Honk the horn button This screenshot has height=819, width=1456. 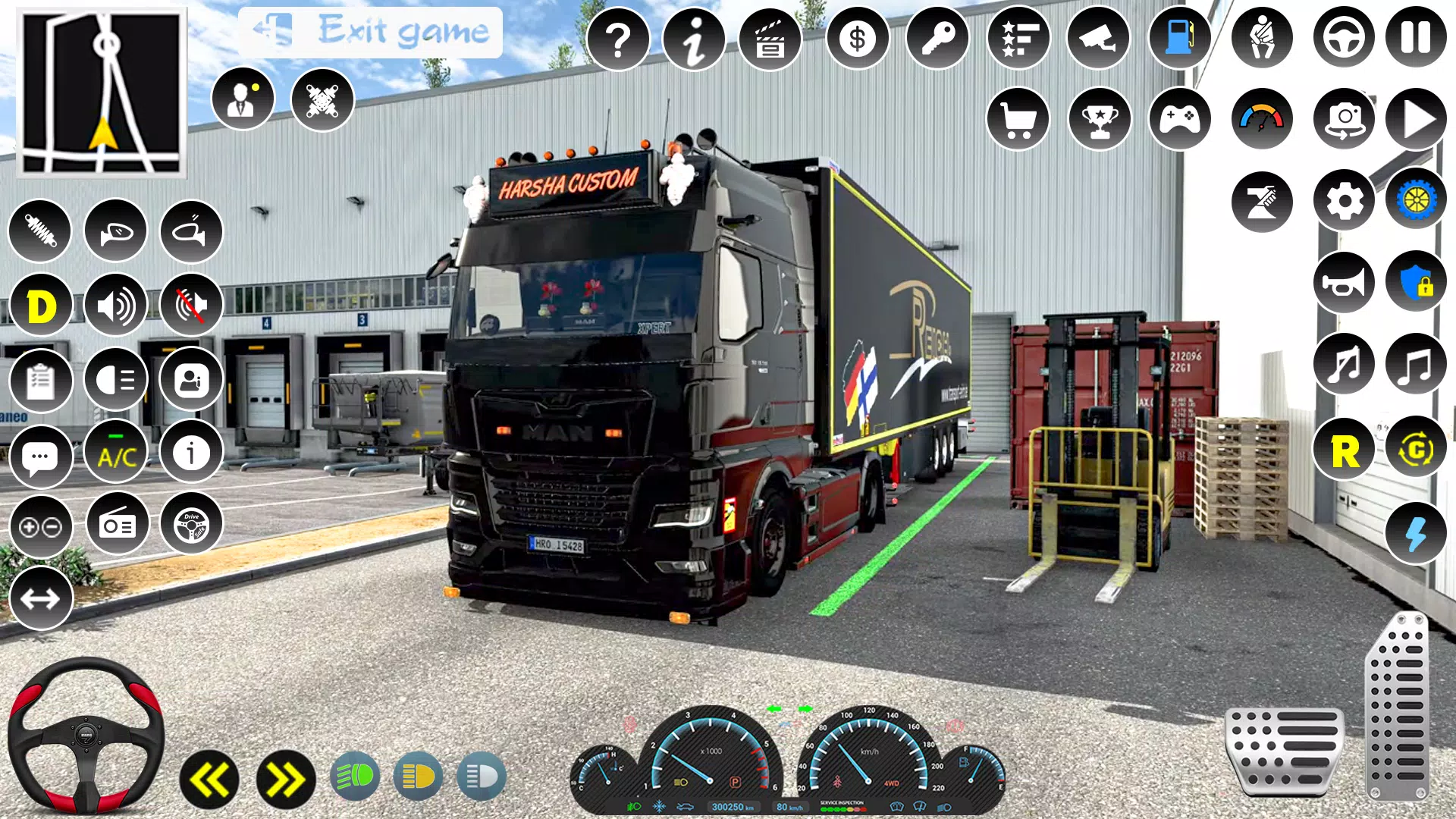[1344, 283]
